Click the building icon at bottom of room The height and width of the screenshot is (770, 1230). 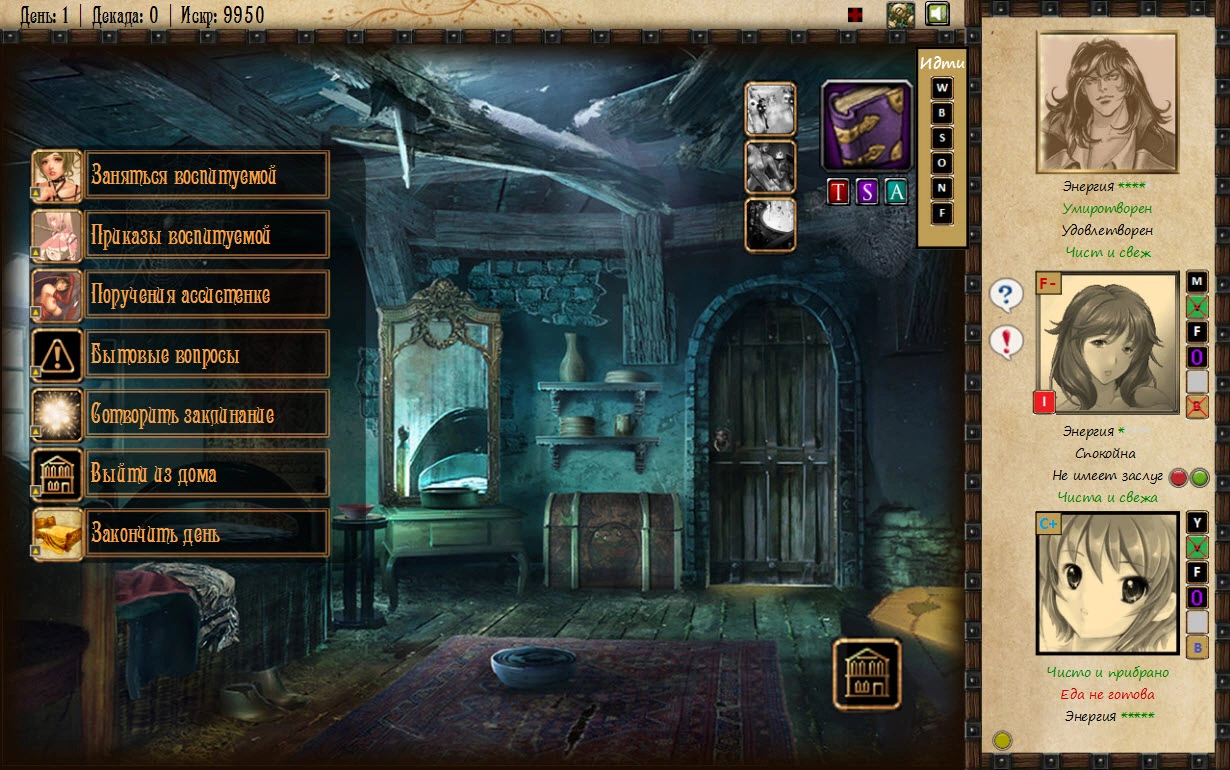tap(867, 675)
